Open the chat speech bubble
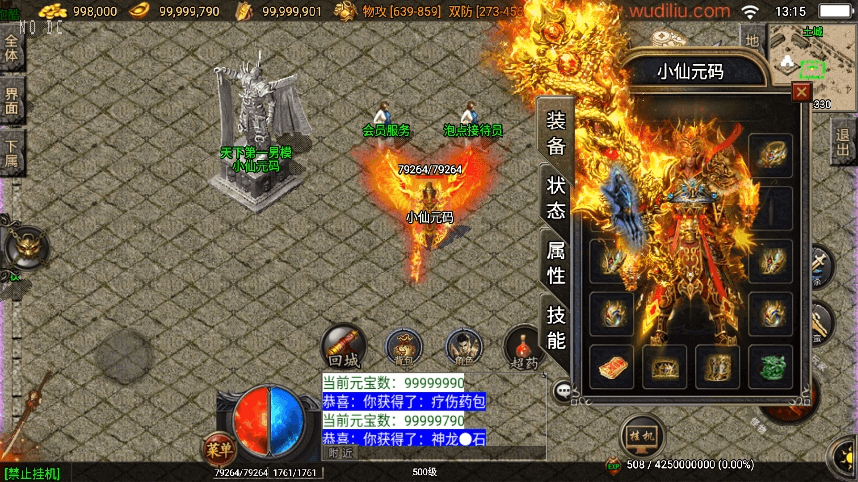The image size is (858, 482). pyautogui.click(x=565, y=390)
